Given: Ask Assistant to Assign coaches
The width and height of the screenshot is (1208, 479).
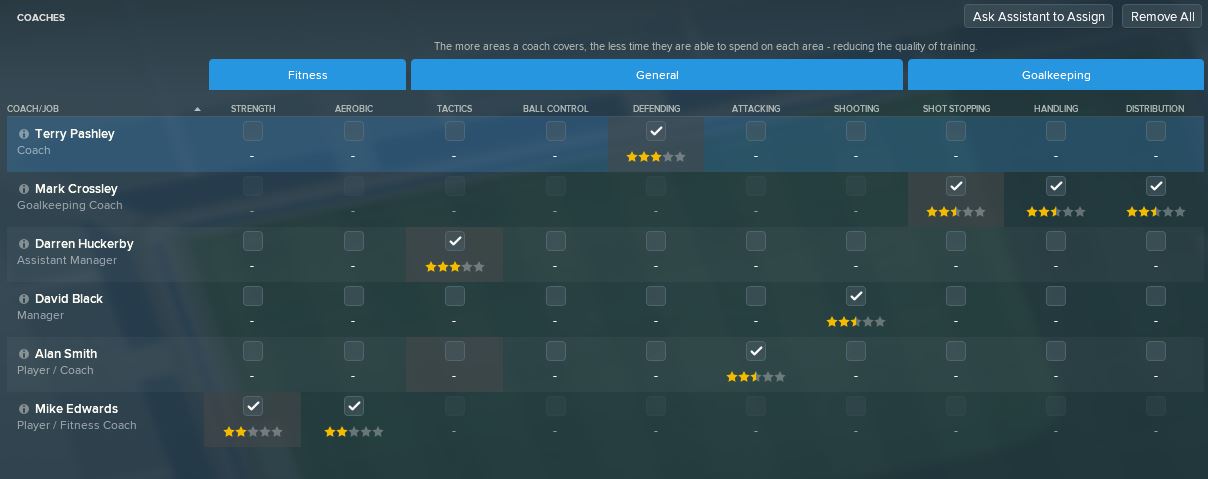Looking at the screenshot, I should pos(1038,16).
